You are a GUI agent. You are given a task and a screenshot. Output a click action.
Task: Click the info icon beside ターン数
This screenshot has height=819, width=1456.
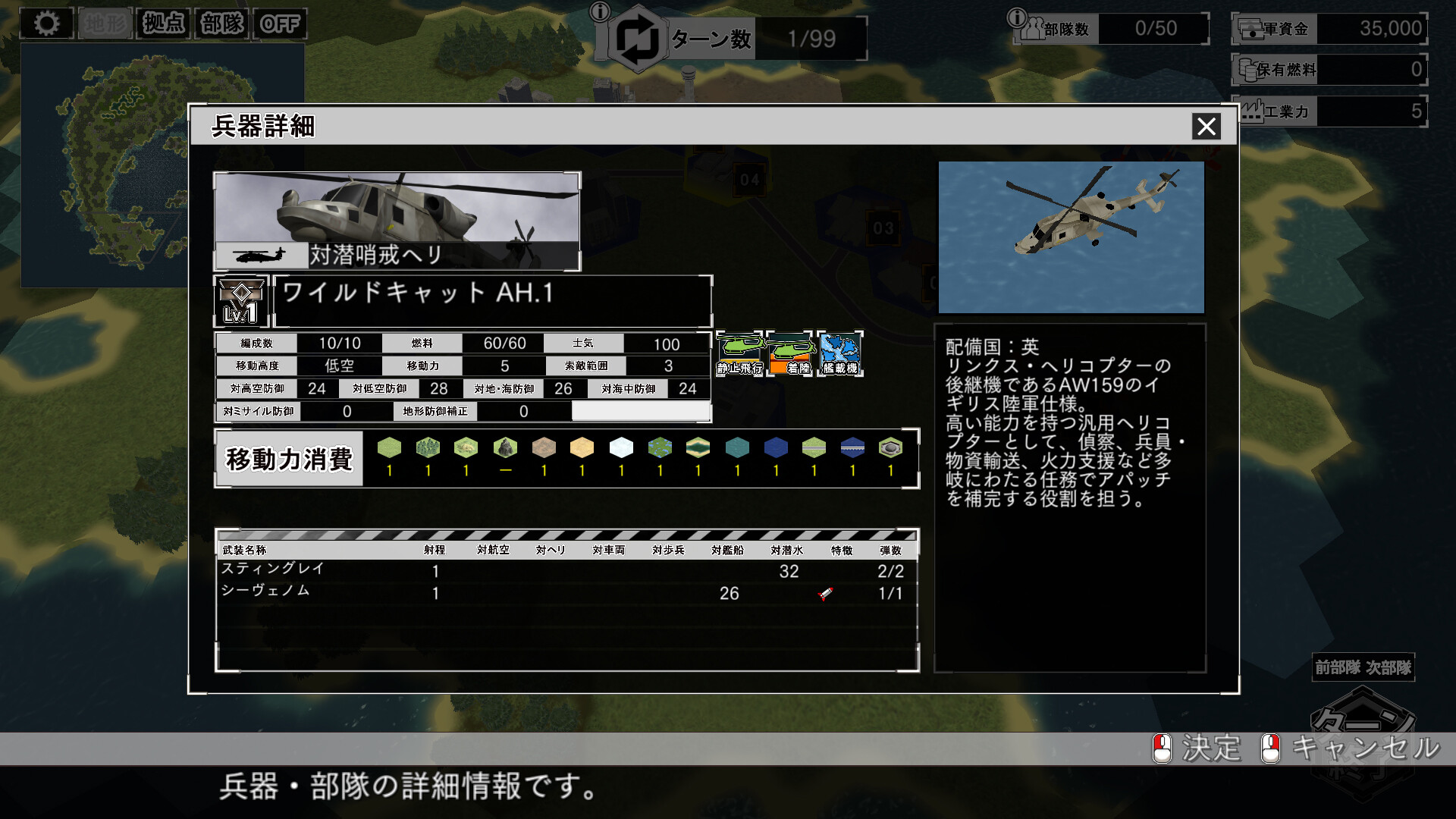coord(601,12)
